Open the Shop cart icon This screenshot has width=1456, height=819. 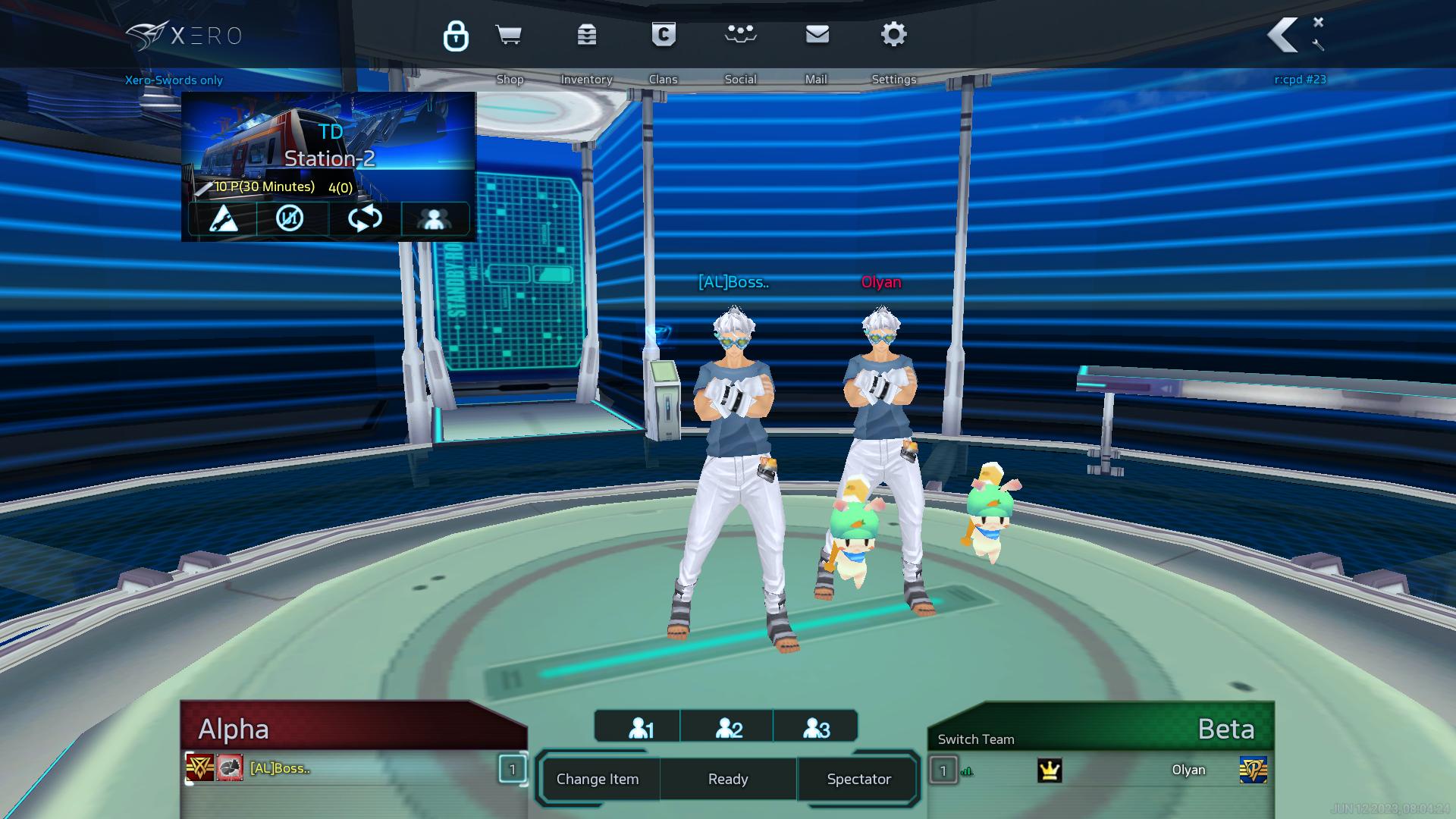pyautogui.click(x=508, y=35)
